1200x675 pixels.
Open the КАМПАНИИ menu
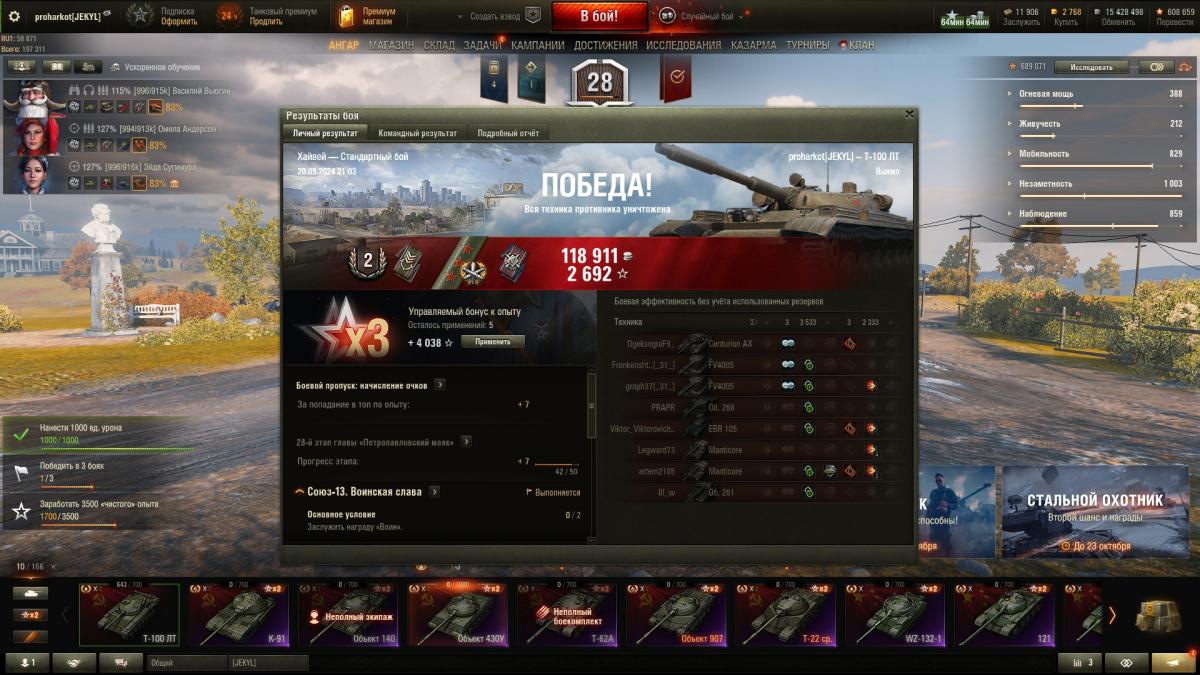(x=537, y=45)
